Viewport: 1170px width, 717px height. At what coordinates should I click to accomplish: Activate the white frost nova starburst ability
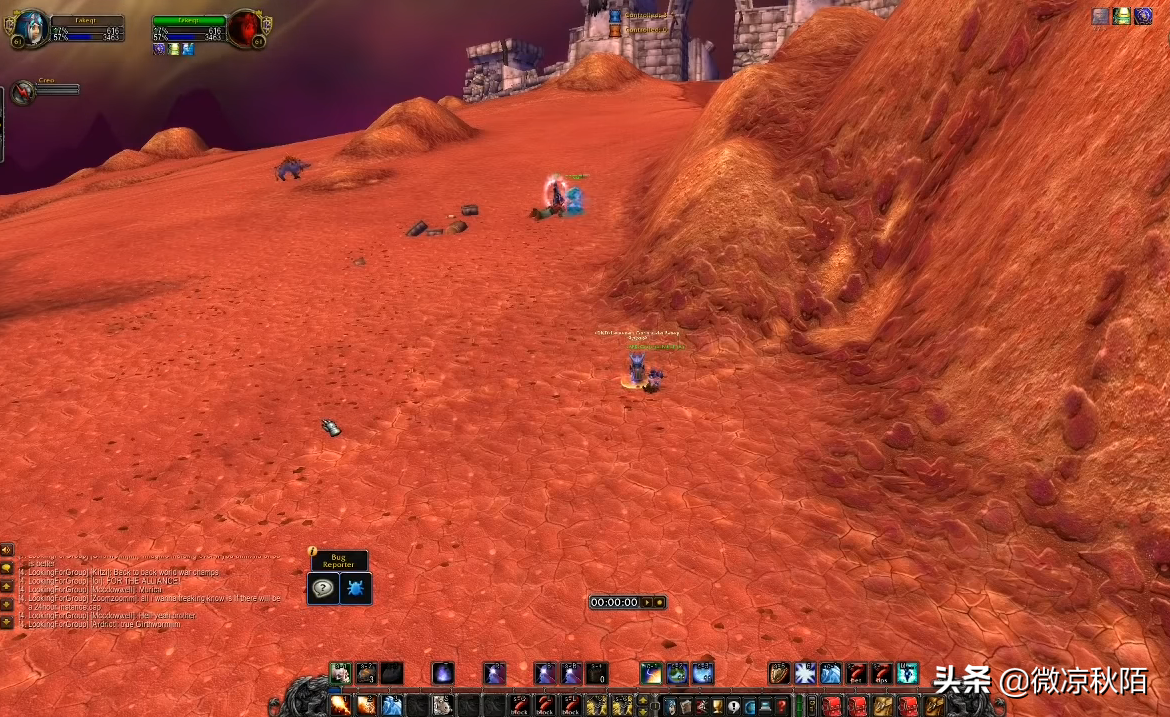(x=805, y=673)
